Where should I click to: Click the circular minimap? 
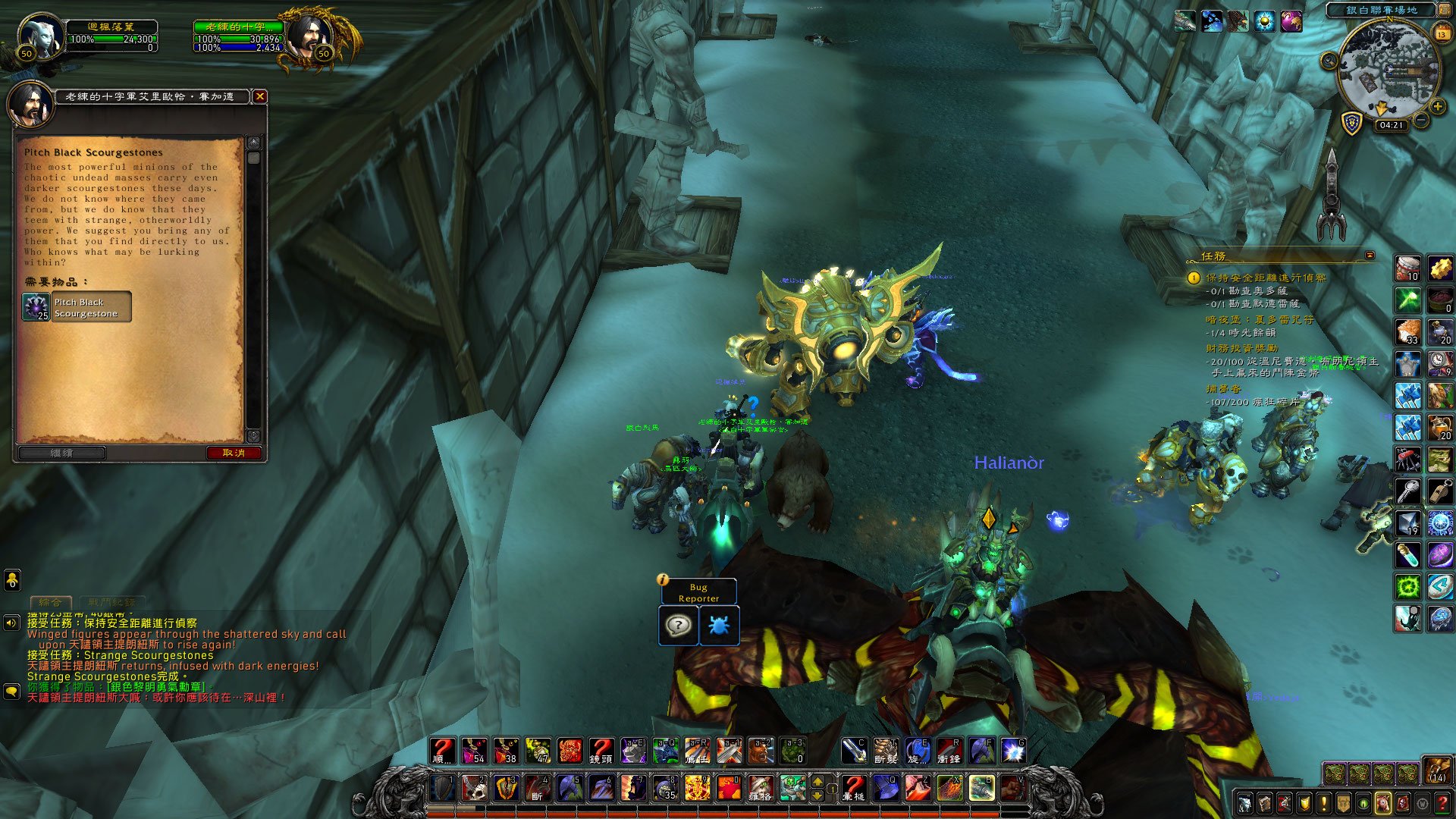1389,72
